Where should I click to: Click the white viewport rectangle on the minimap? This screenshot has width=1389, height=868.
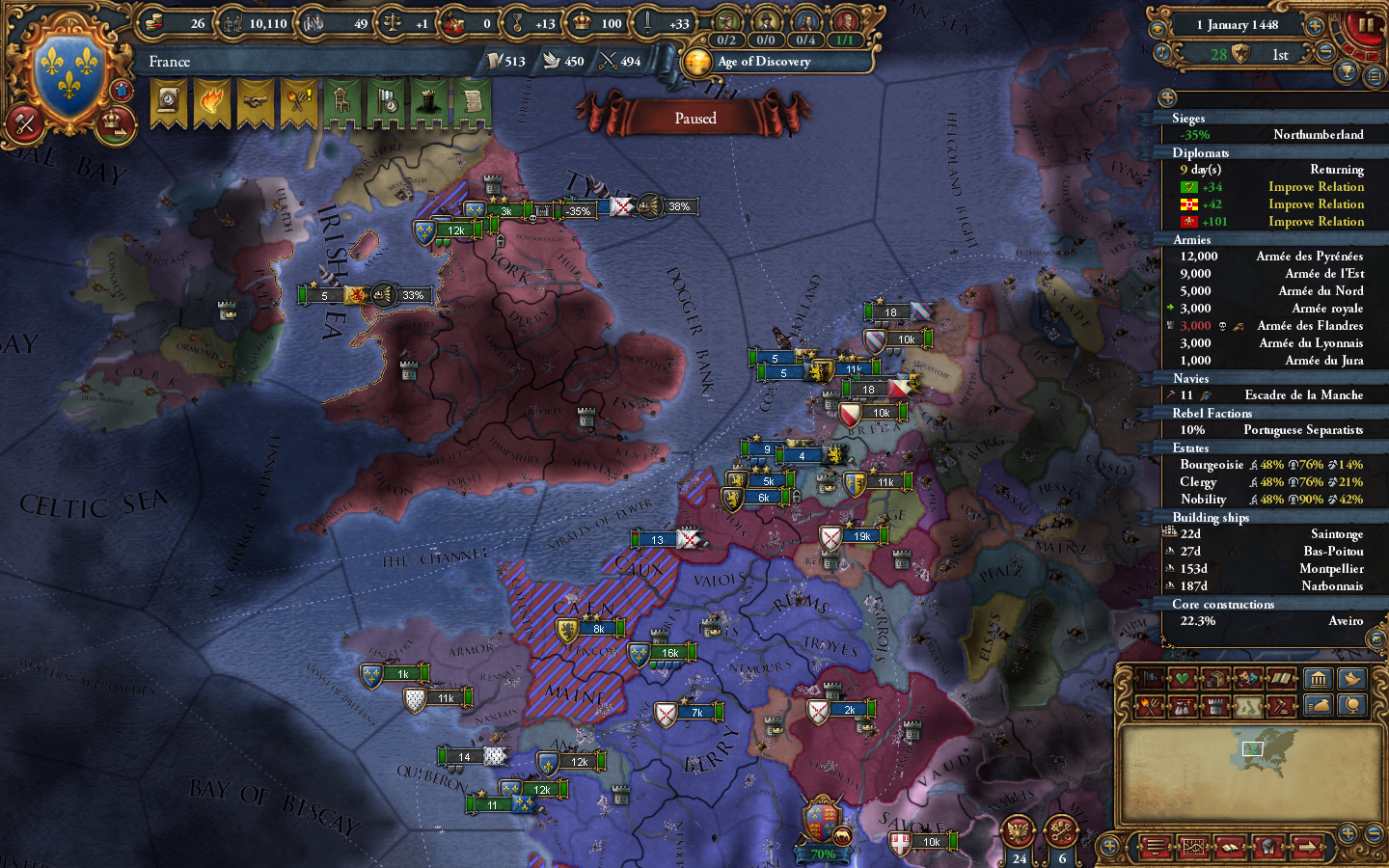click(x=1252, y=747)
